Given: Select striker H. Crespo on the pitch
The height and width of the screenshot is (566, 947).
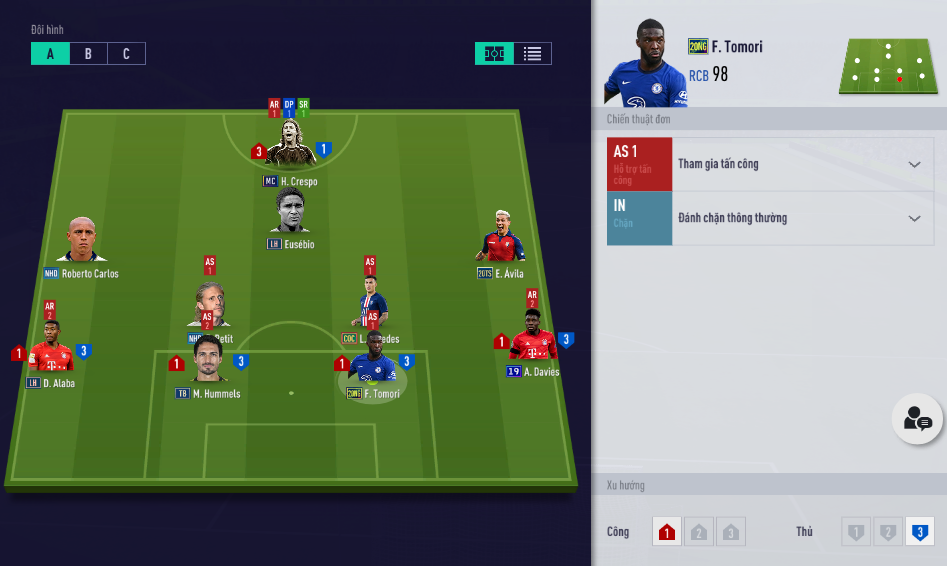Looking at the screenshot, I should click(x=290, y=147).
